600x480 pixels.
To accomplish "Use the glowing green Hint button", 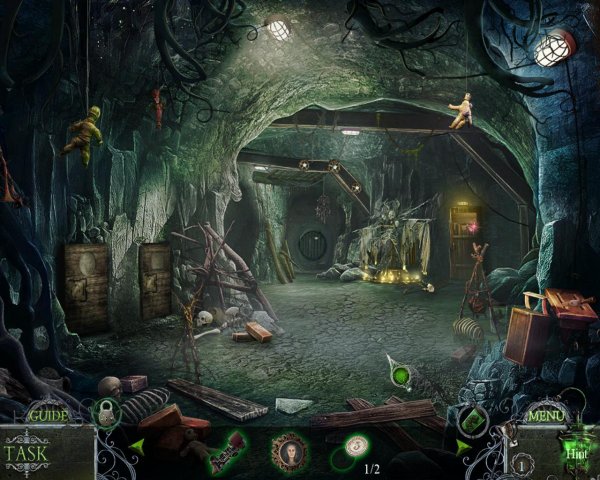I will pyautogui.click(x=573, y=451).
